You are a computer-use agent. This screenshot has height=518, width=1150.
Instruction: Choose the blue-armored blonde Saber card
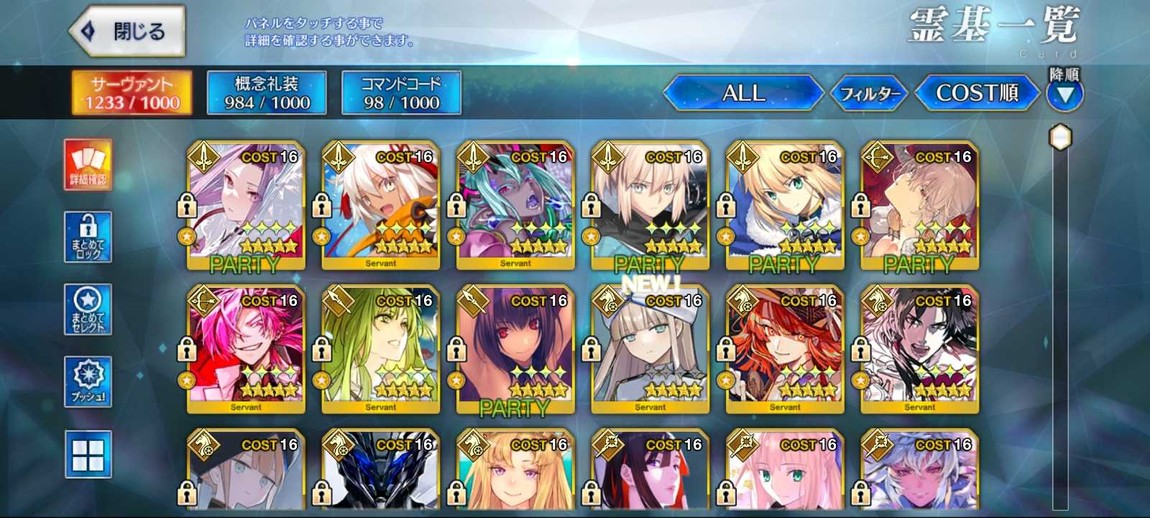pos(785,205)
